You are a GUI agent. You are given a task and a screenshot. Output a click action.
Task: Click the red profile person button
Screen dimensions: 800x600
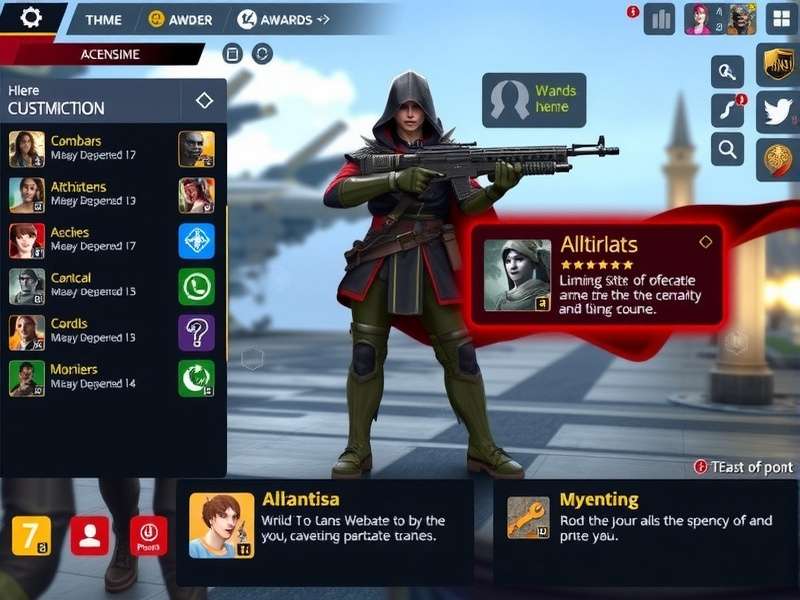point(89,536)
